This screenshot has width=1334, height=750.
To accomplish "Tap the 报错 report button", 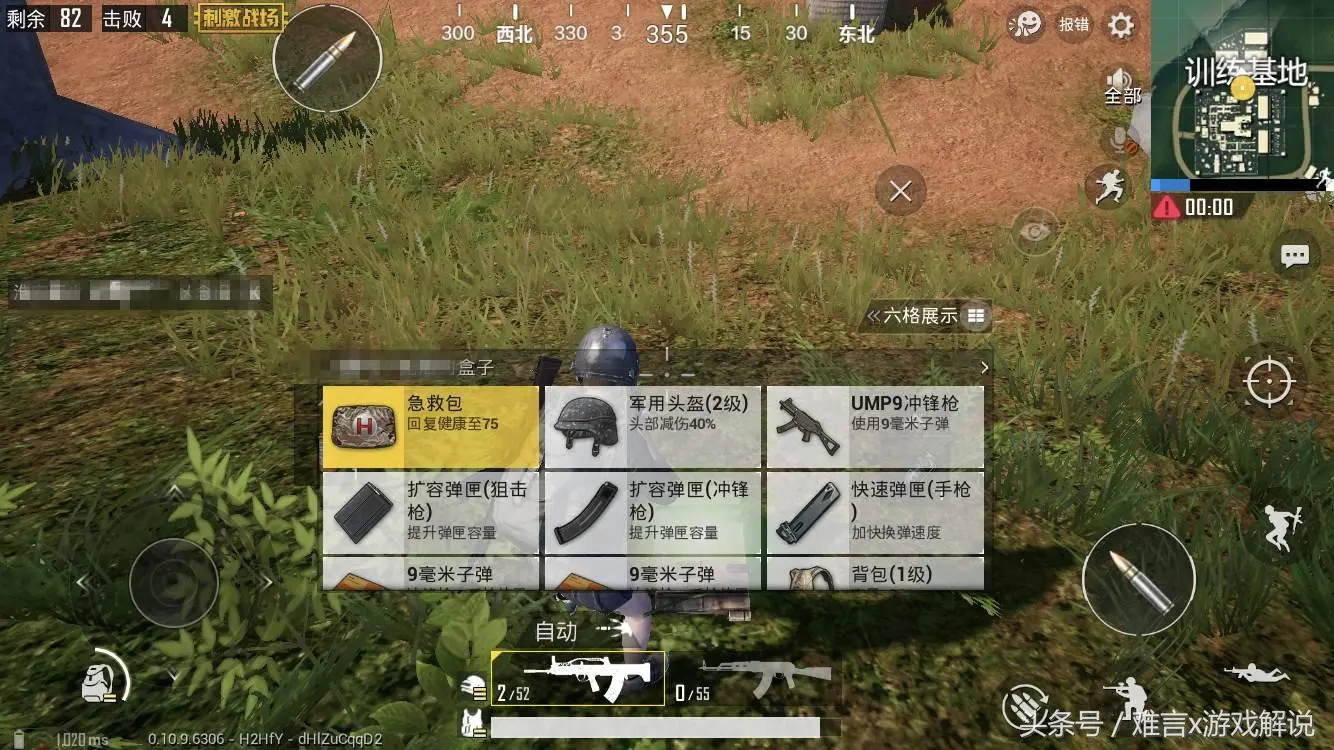I will coord(1073,25).
